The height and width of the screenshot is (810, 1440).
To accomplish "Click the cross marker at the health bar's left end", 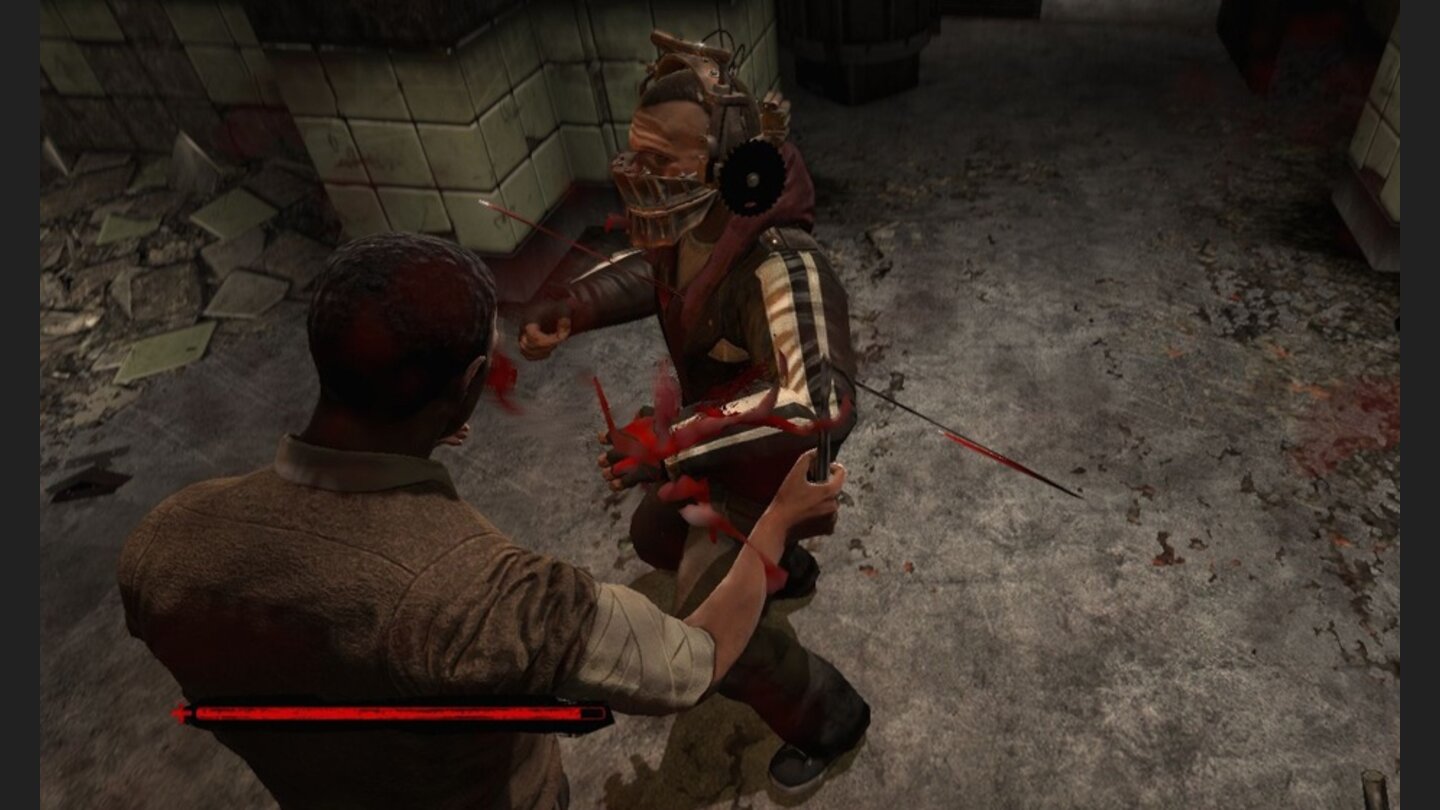I will coord(181,712).
